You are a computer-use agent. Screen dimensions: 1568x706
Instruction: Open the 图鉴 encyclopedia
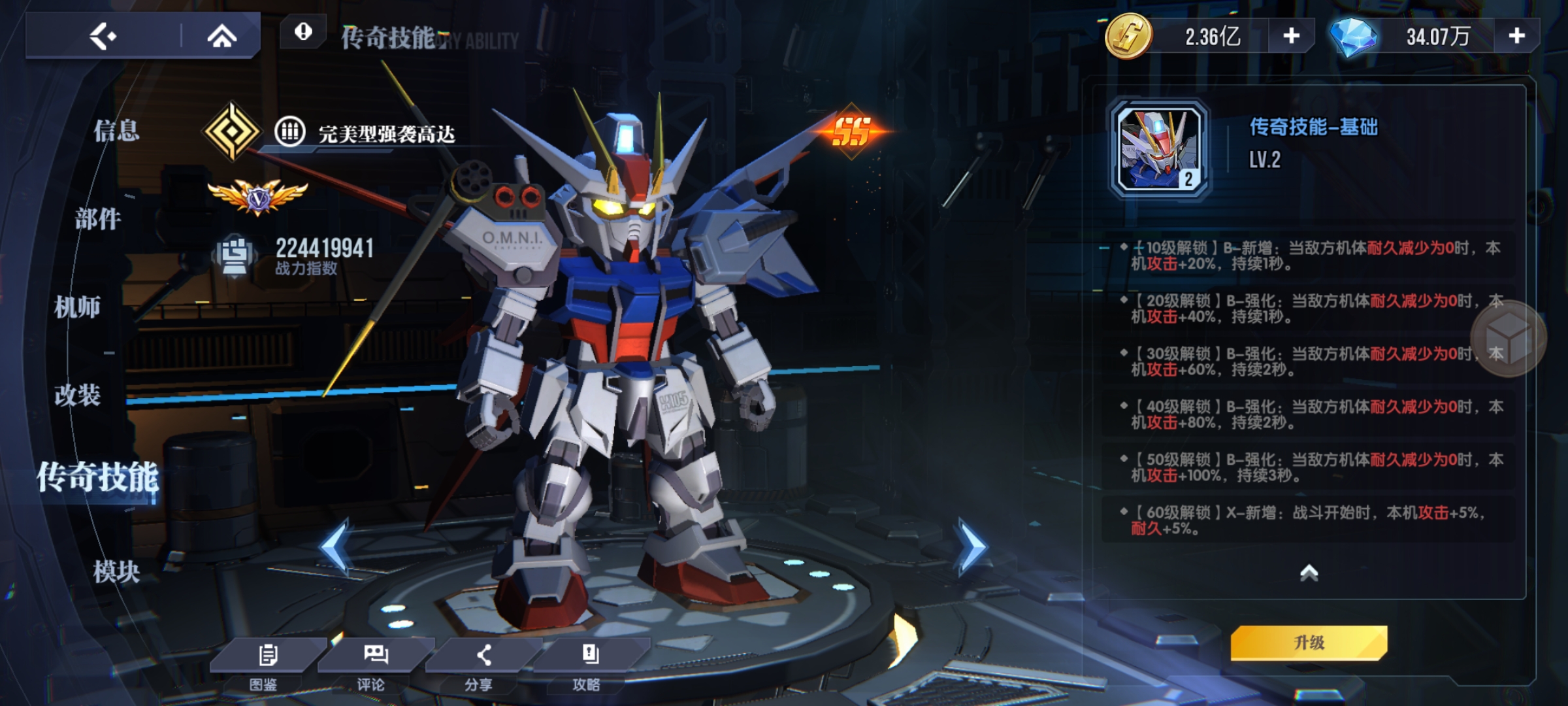tap(265, 664)
